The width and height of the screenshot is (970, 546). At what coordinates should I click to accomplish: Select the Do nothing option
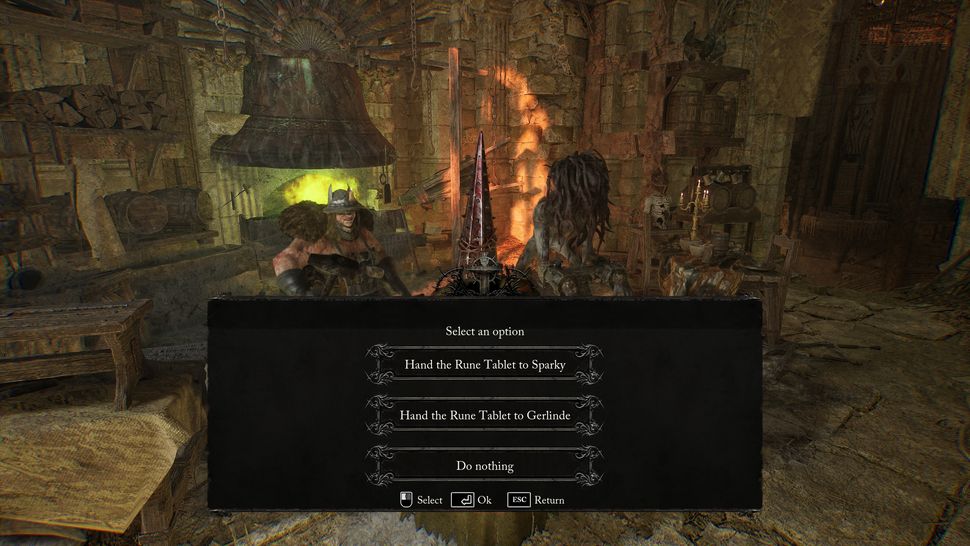(x=485, y=465)
